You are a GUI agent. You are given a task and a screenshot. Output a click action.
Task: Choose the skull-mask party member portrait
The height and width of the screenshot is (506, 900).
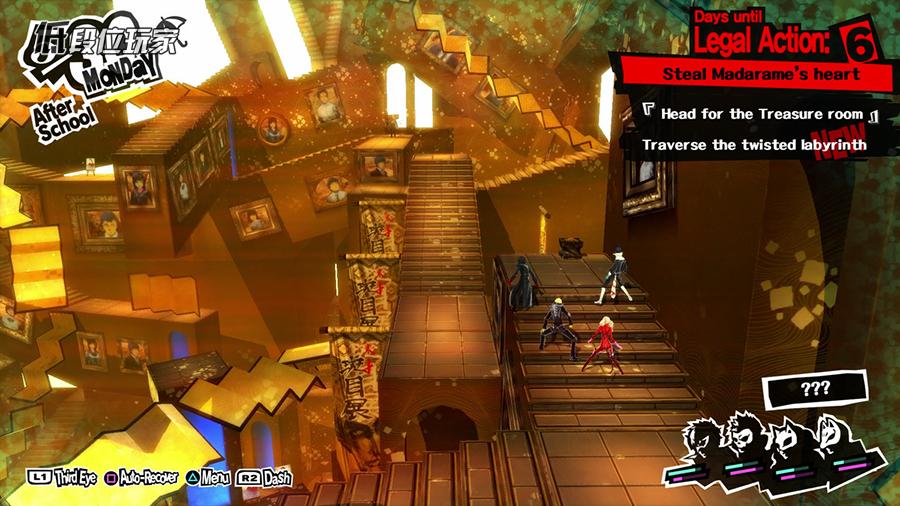747,439
